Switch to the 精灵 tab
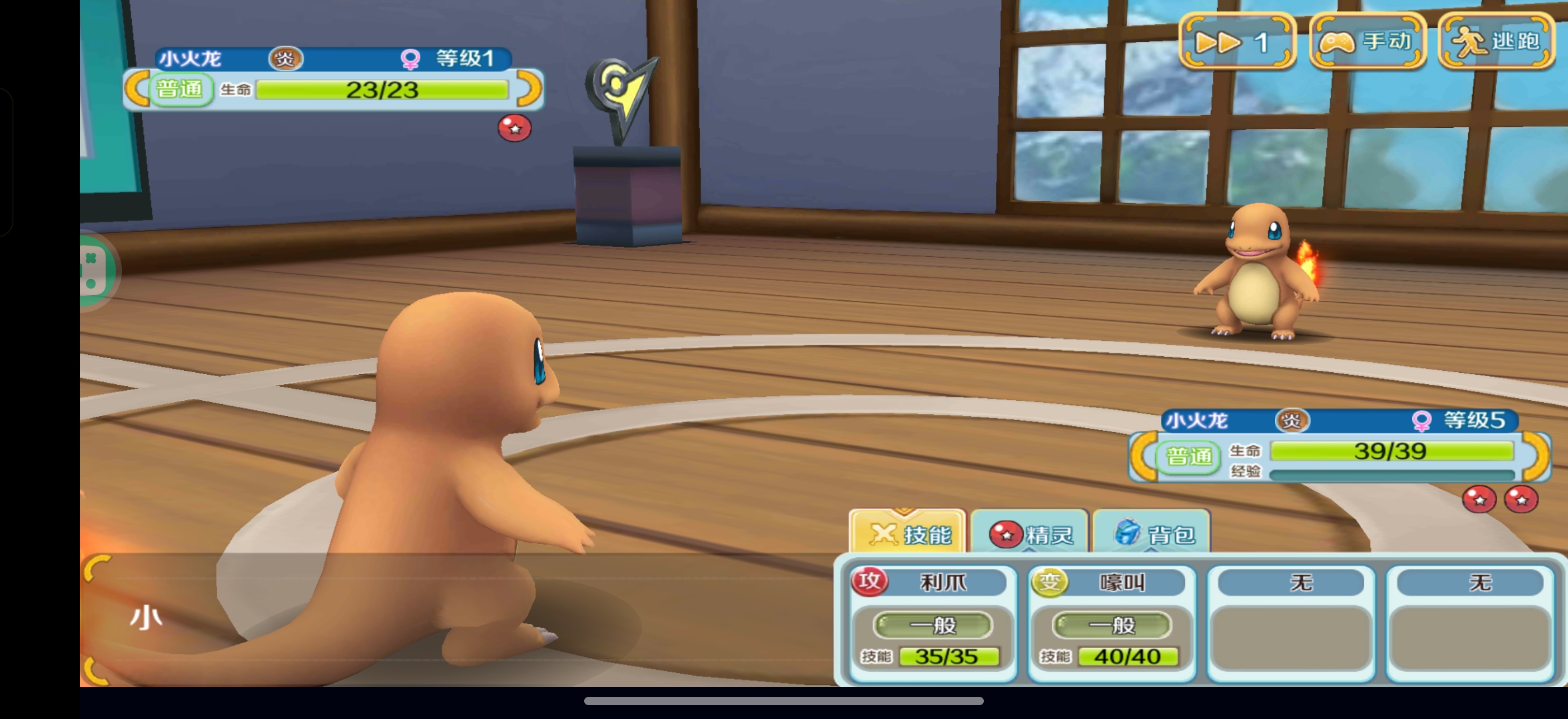The image size is (1568, 719). (x=1030, y=533)
